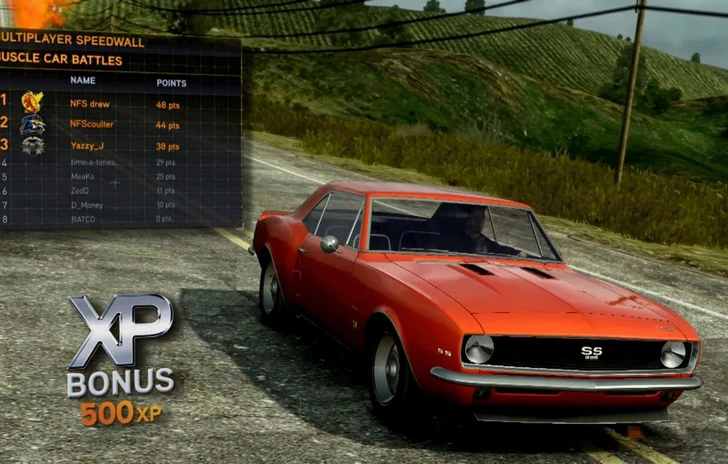Click the XP Bonus 500XP badge

coord(120,360)
